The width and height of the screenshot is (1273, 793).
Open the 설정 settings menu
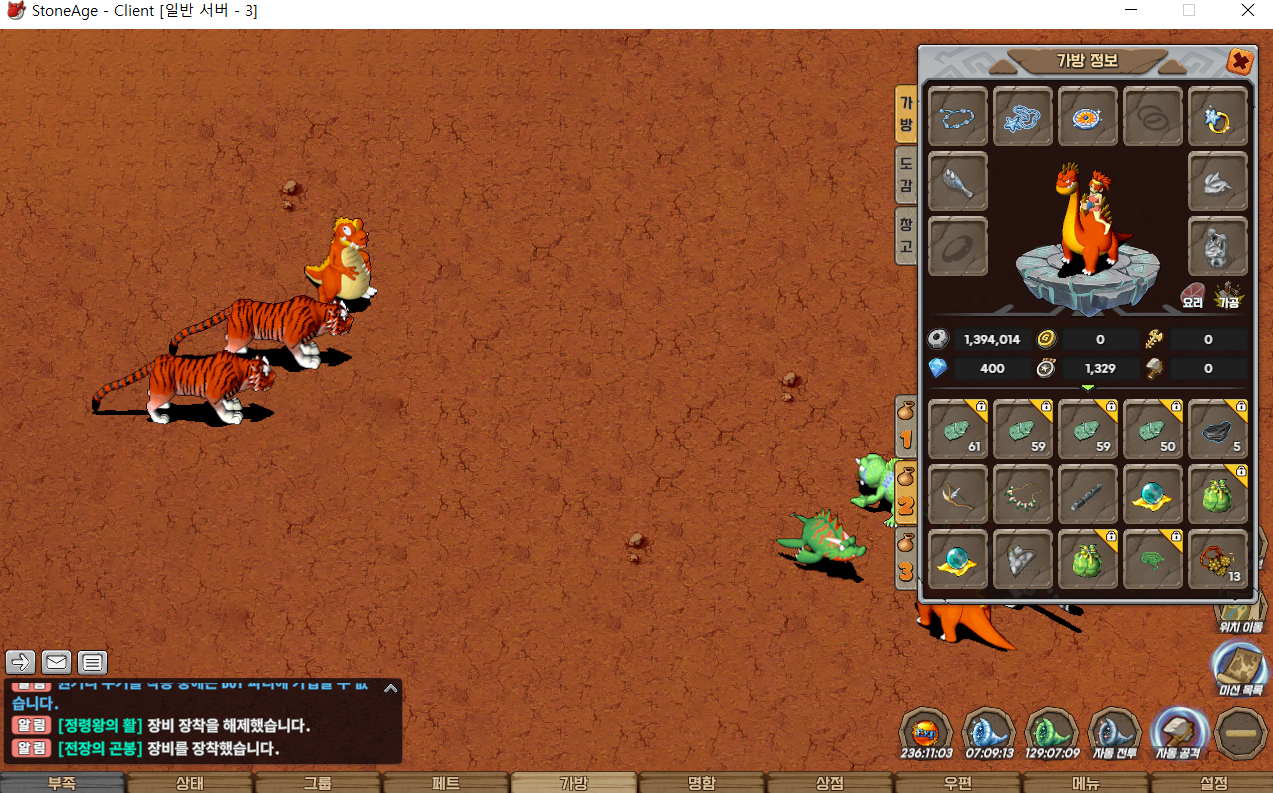tap(1213, 783)
